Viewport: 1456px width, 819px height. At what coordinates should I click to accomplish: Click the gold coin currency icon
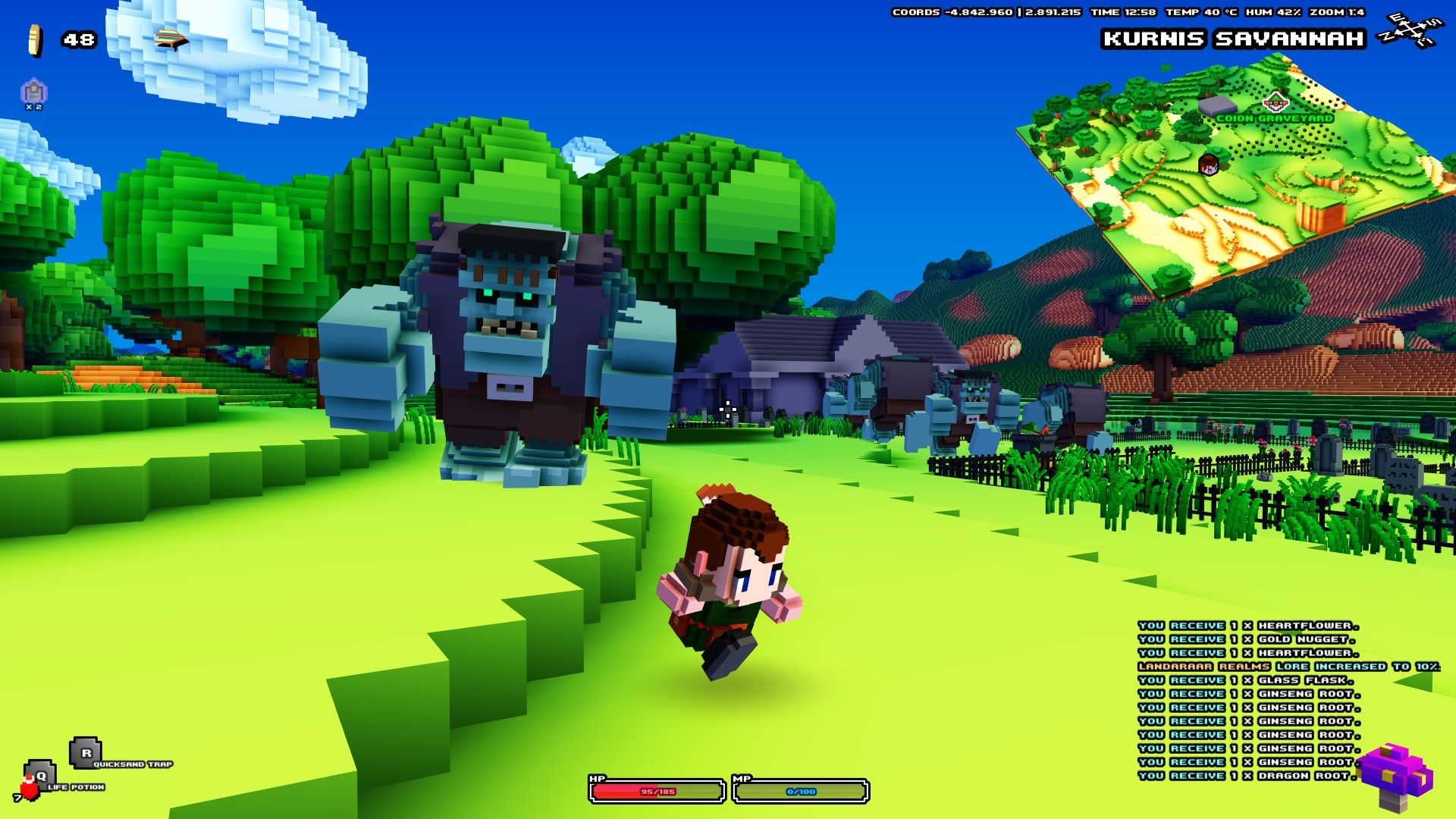[34, 39]
